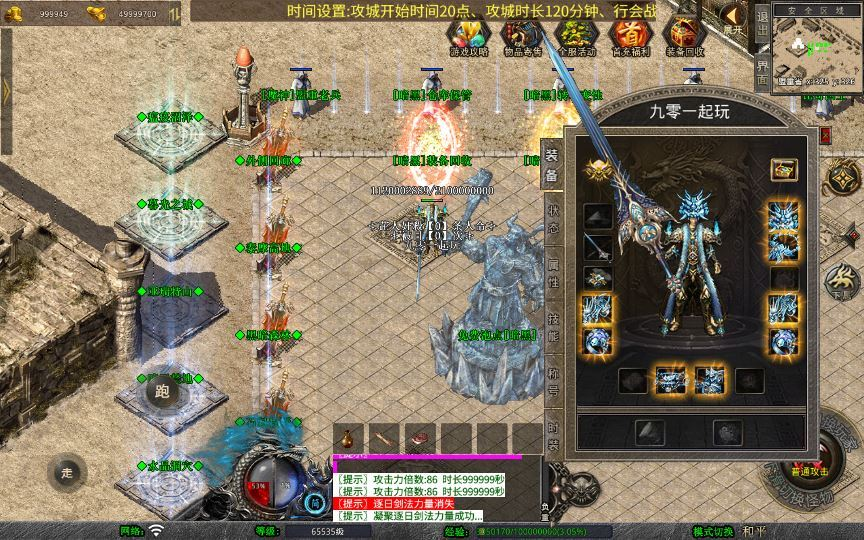Use the gourd potion in the hotbar
Viewport: 864px width, 540px height.
[x=348, y=439]
